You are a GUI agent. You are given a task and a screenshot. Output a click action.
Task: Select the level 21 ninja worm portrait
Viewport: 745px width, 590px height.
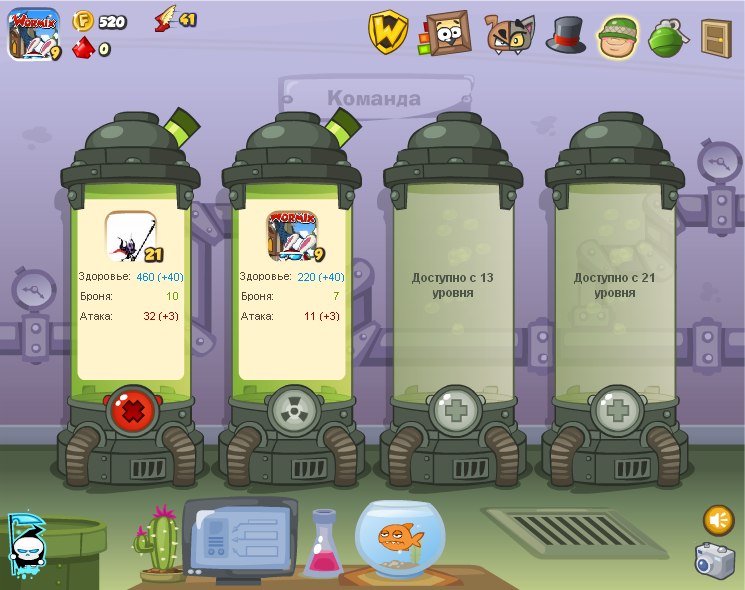click(x=131, y=236)
